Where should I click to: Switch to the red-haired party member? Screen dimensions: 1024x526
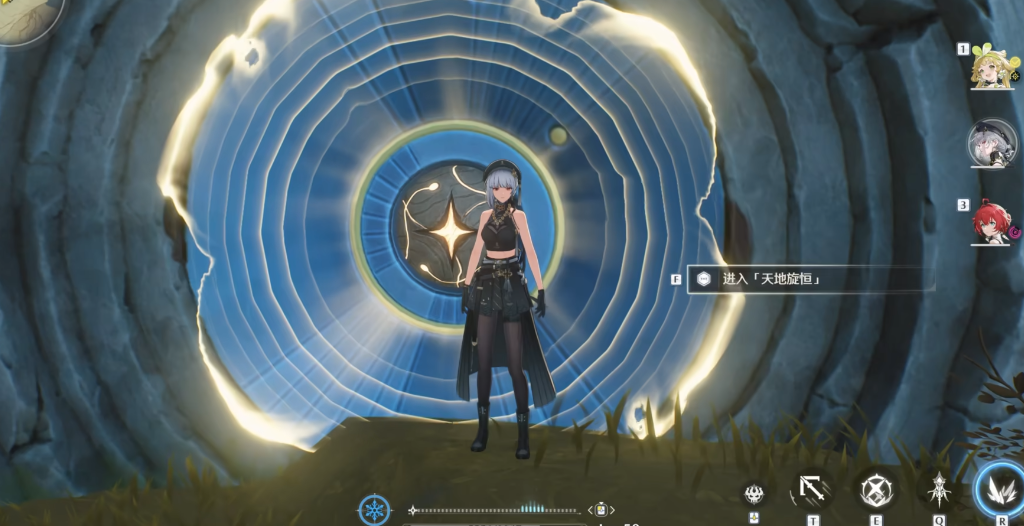tap(992, 224)
